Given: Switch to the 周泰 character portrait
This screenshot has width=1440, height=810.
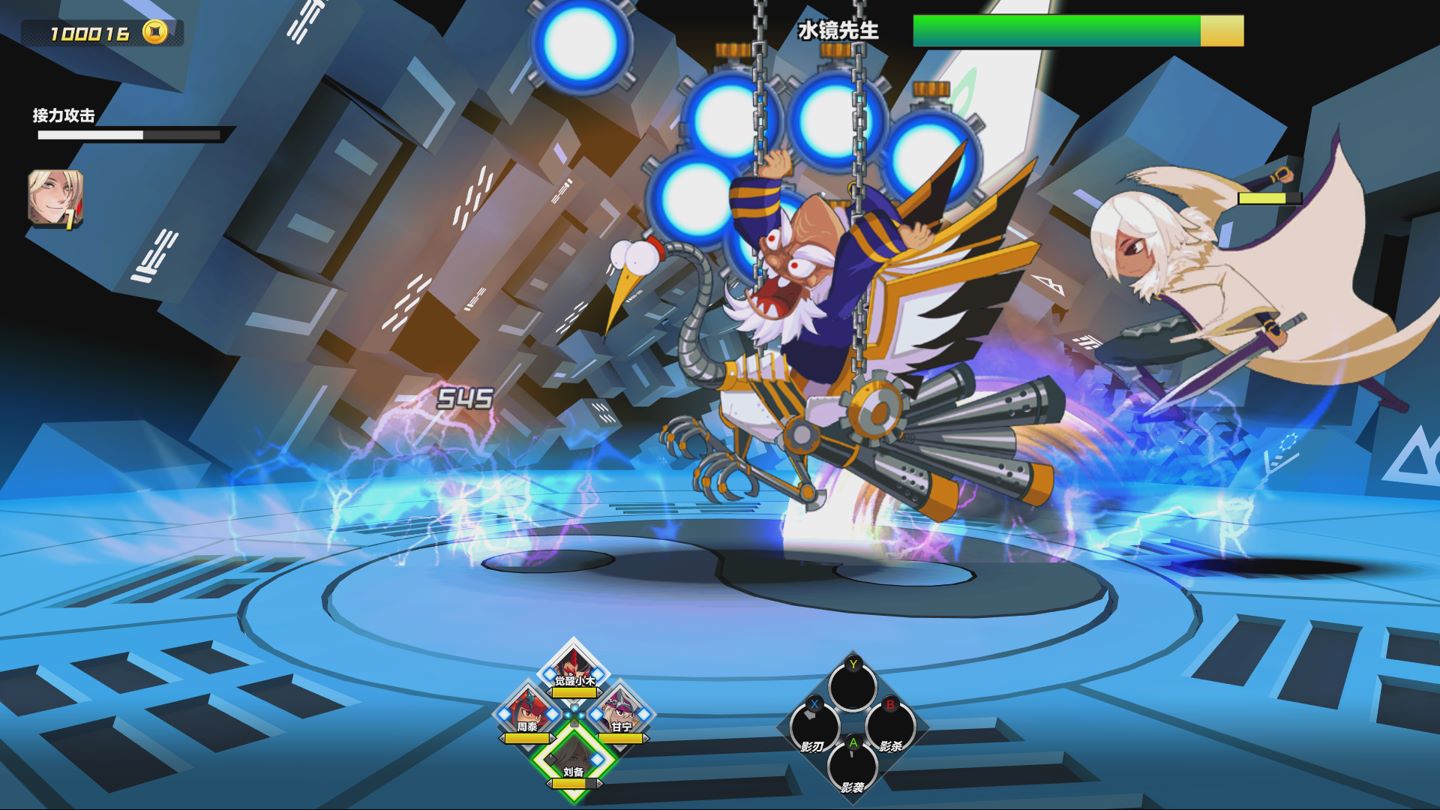Looking at the screenshot, I should 527,712.
